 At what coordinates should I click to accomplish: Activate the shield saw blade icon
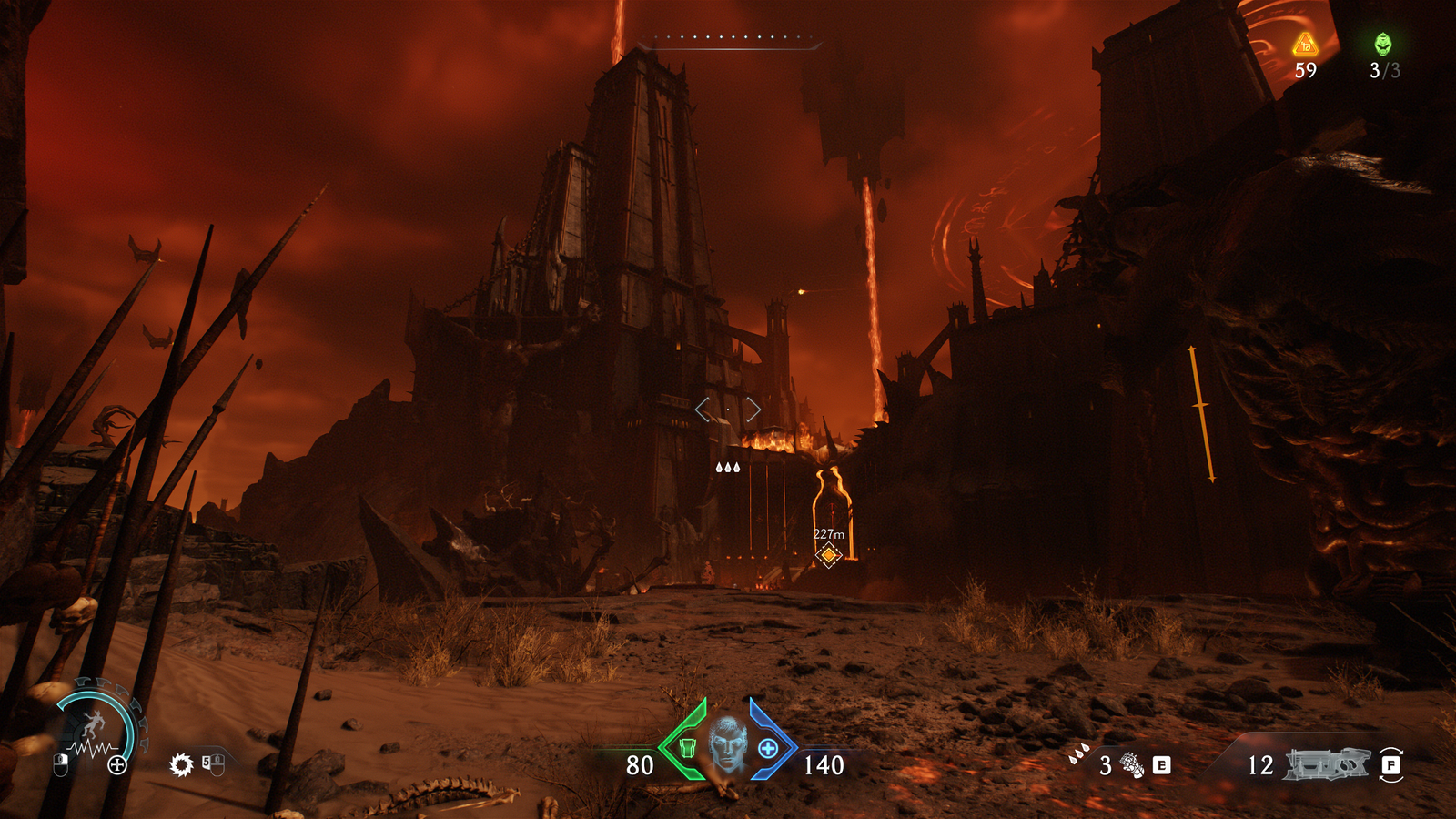(181, 764)
